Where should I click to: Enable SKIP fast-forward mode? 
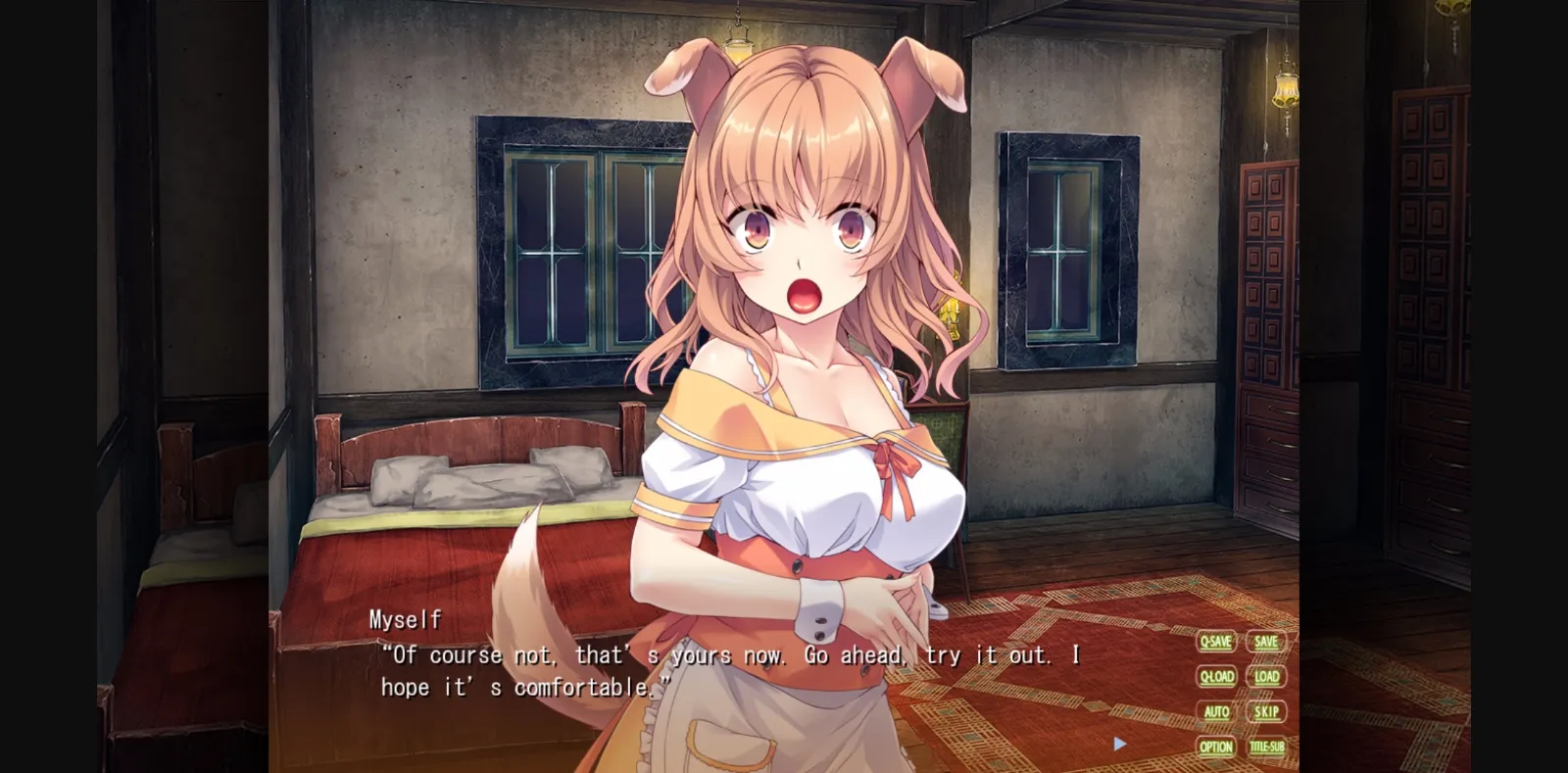[1265, 712]
